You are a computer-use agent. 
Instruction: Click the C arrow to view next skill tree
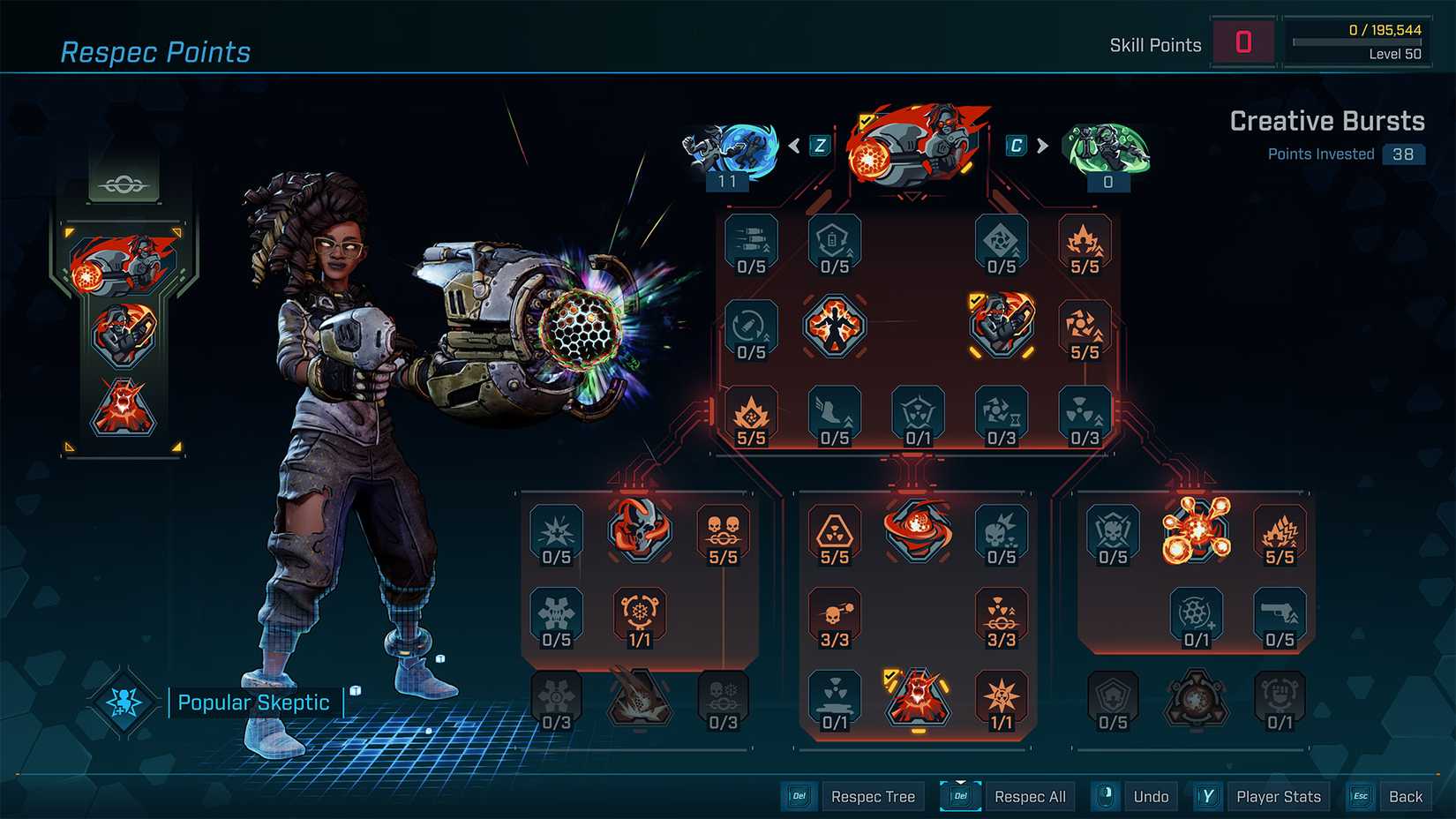(x=1042, y=146)
